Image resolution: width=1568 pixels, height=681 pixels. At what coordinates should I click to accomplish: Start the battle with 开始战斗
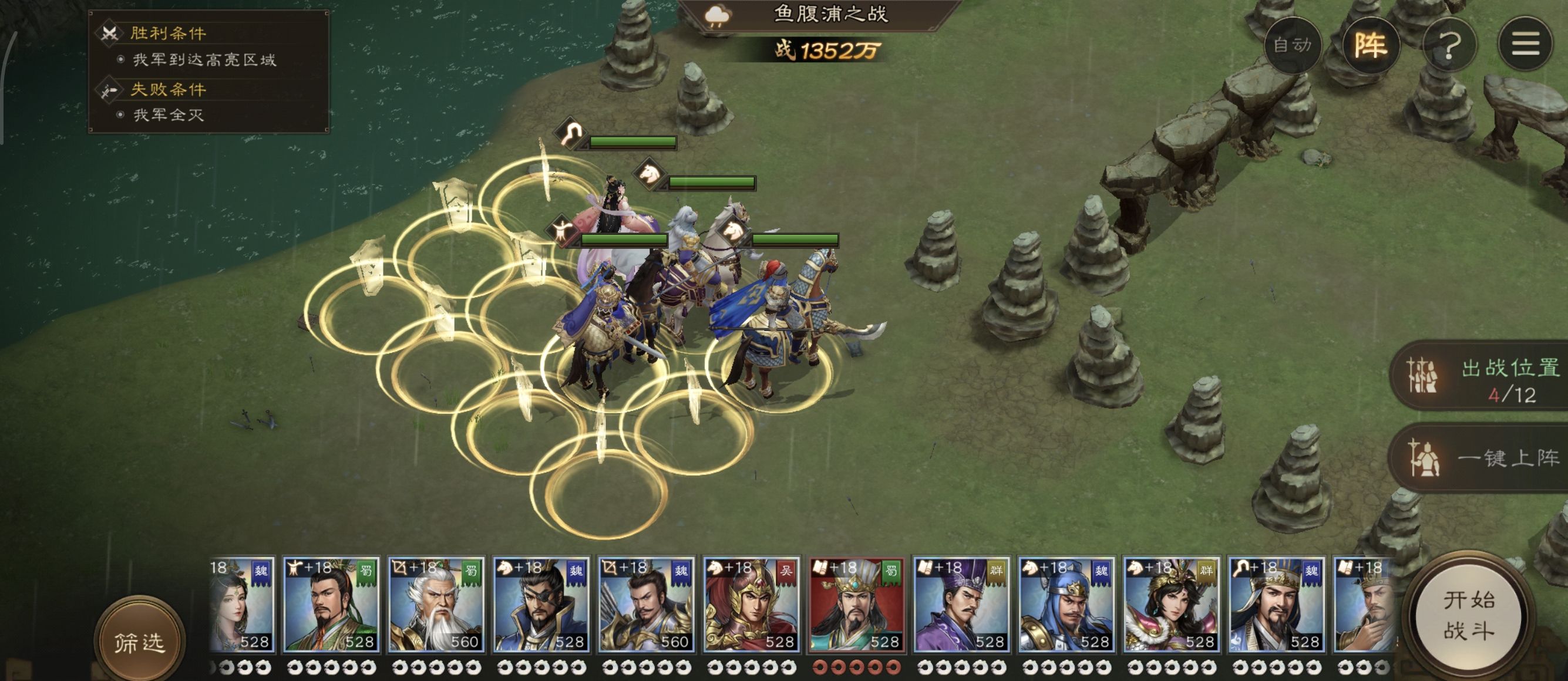tap(1468, 616)
